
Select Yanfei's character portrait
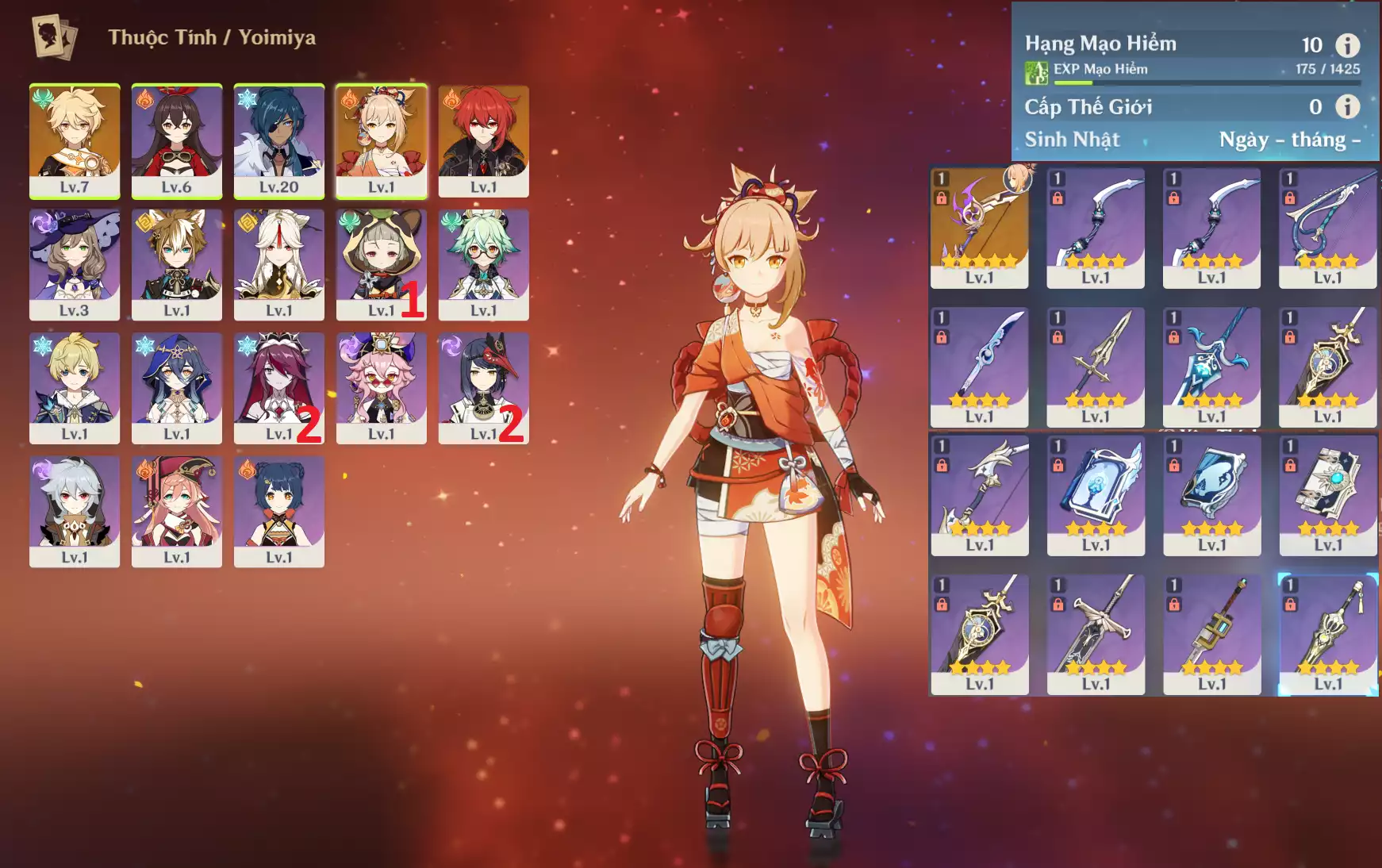tap(176, 511)
